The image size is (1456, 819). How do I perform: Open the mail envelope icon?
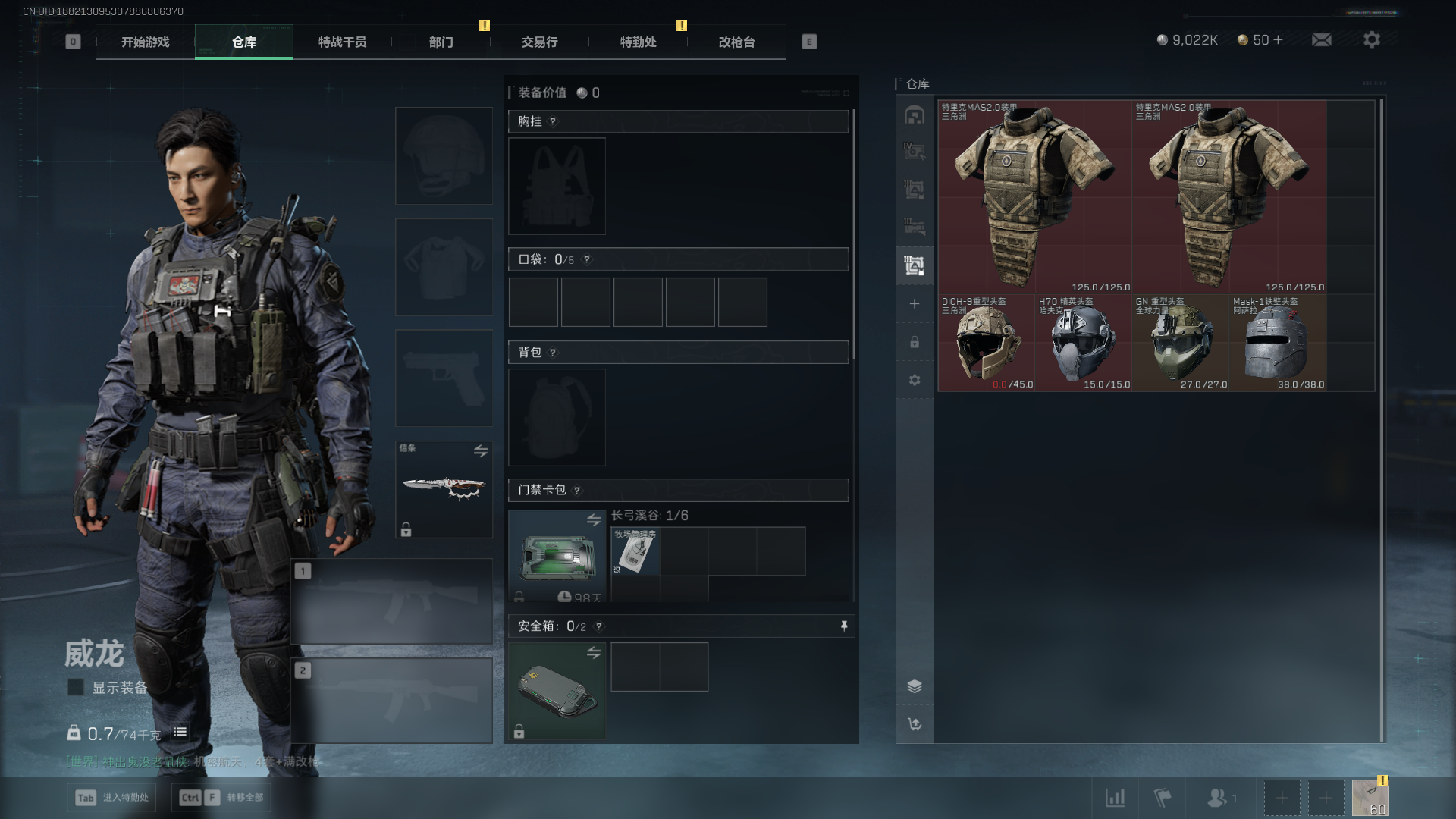1321,39
